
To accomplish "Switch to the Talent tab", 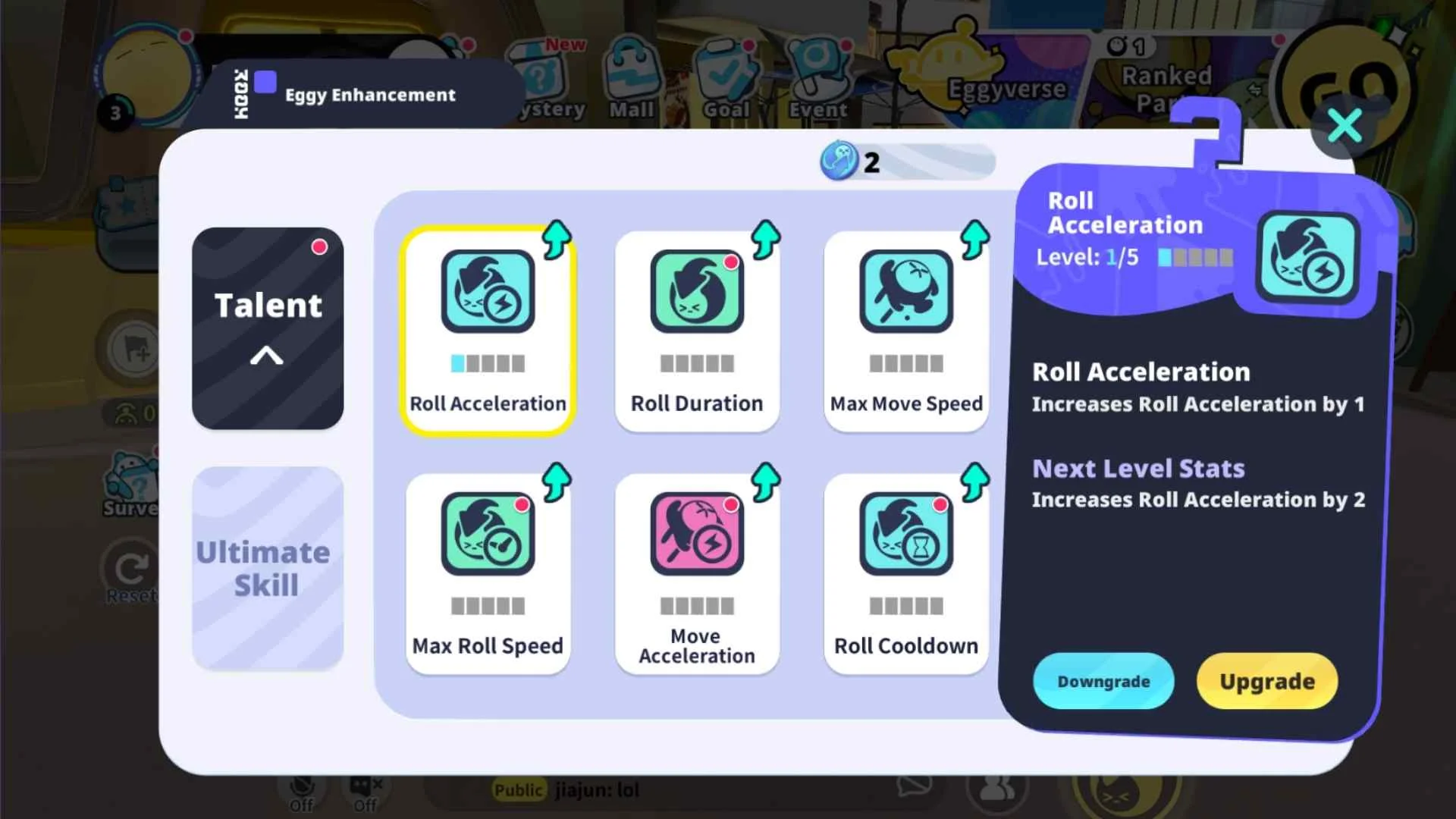I will 268,328.
